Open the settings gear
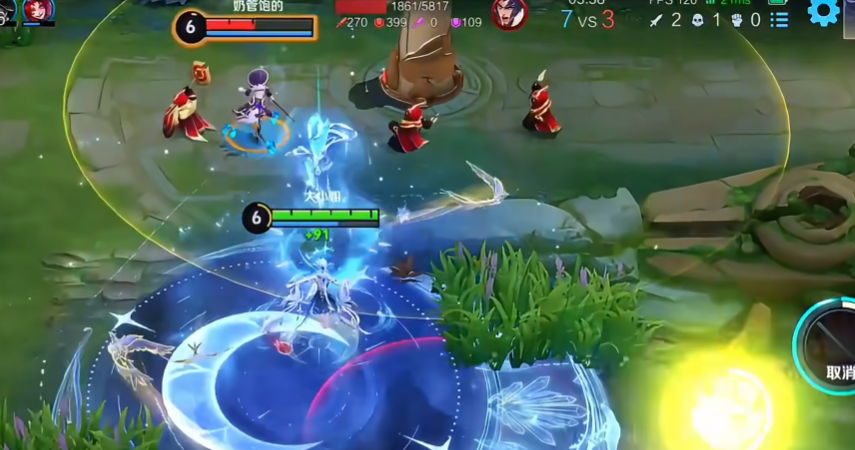Viewport: 855px width, 450px height. (x=824, y=12)
